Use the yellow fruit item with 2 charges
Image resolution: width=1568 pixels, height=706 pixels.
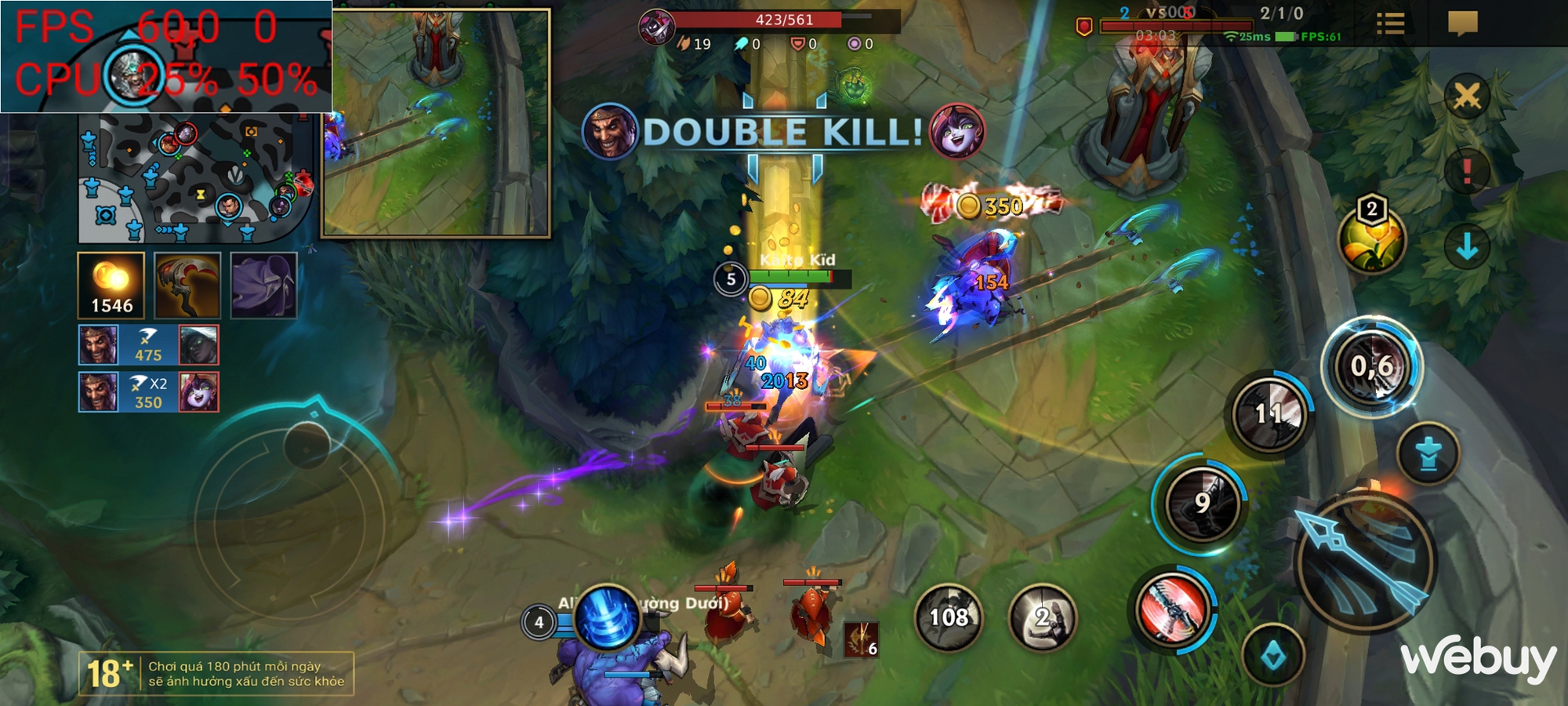click(x=1371, y=239)
